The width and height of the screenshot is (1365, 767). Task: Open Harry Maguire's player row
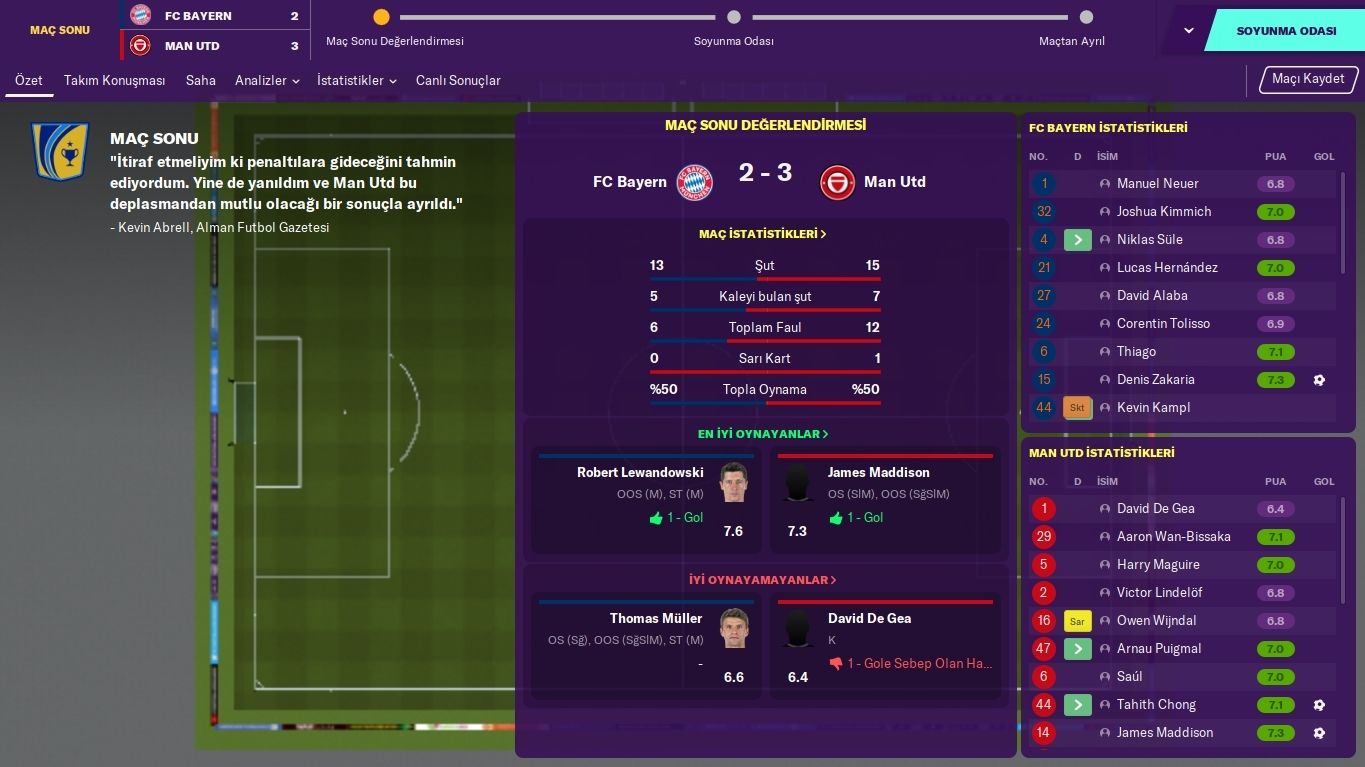coord(1158,565)
